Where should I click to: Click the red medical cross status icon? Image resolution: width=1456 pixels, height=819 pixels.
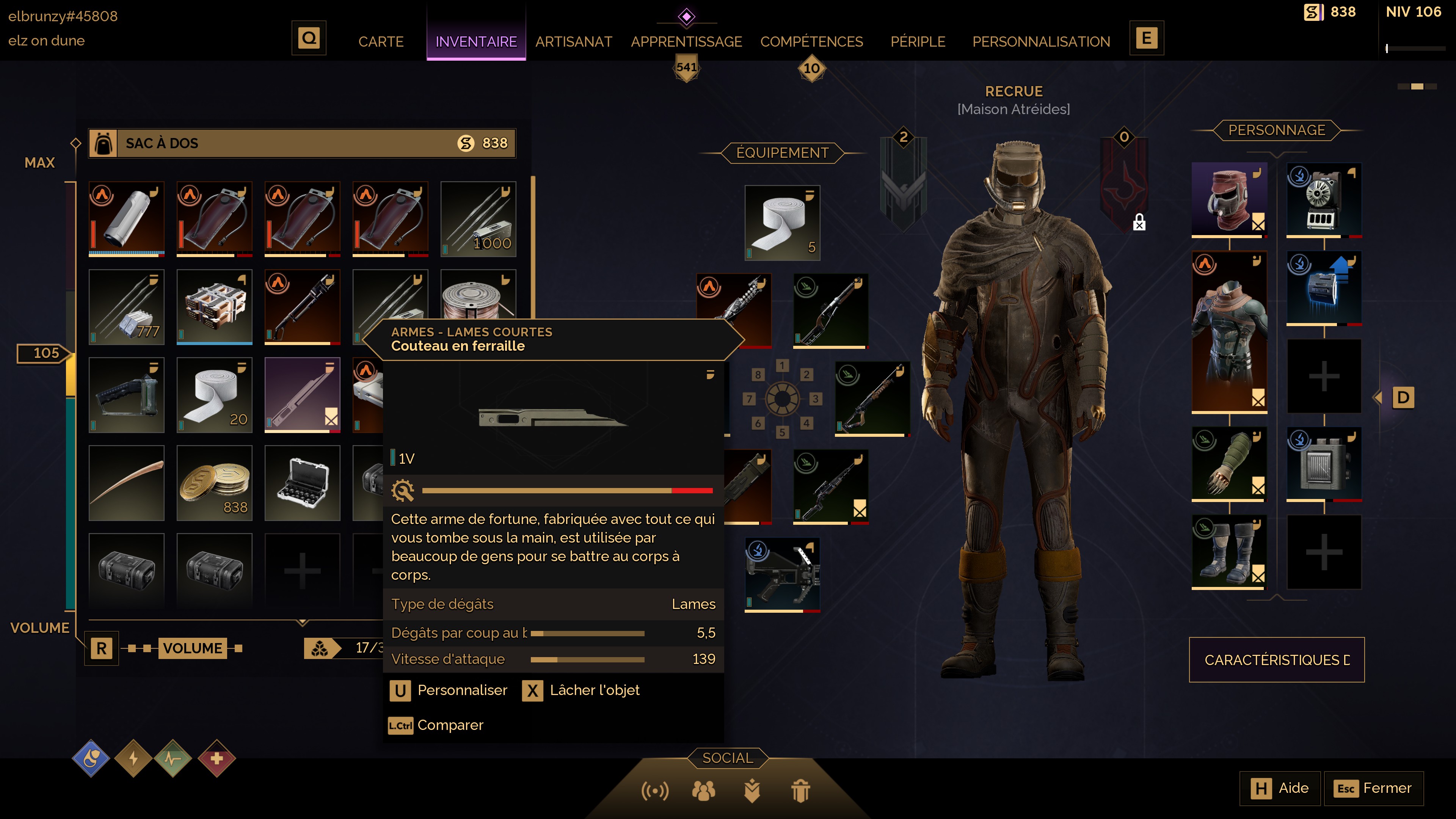pos(217,758)
